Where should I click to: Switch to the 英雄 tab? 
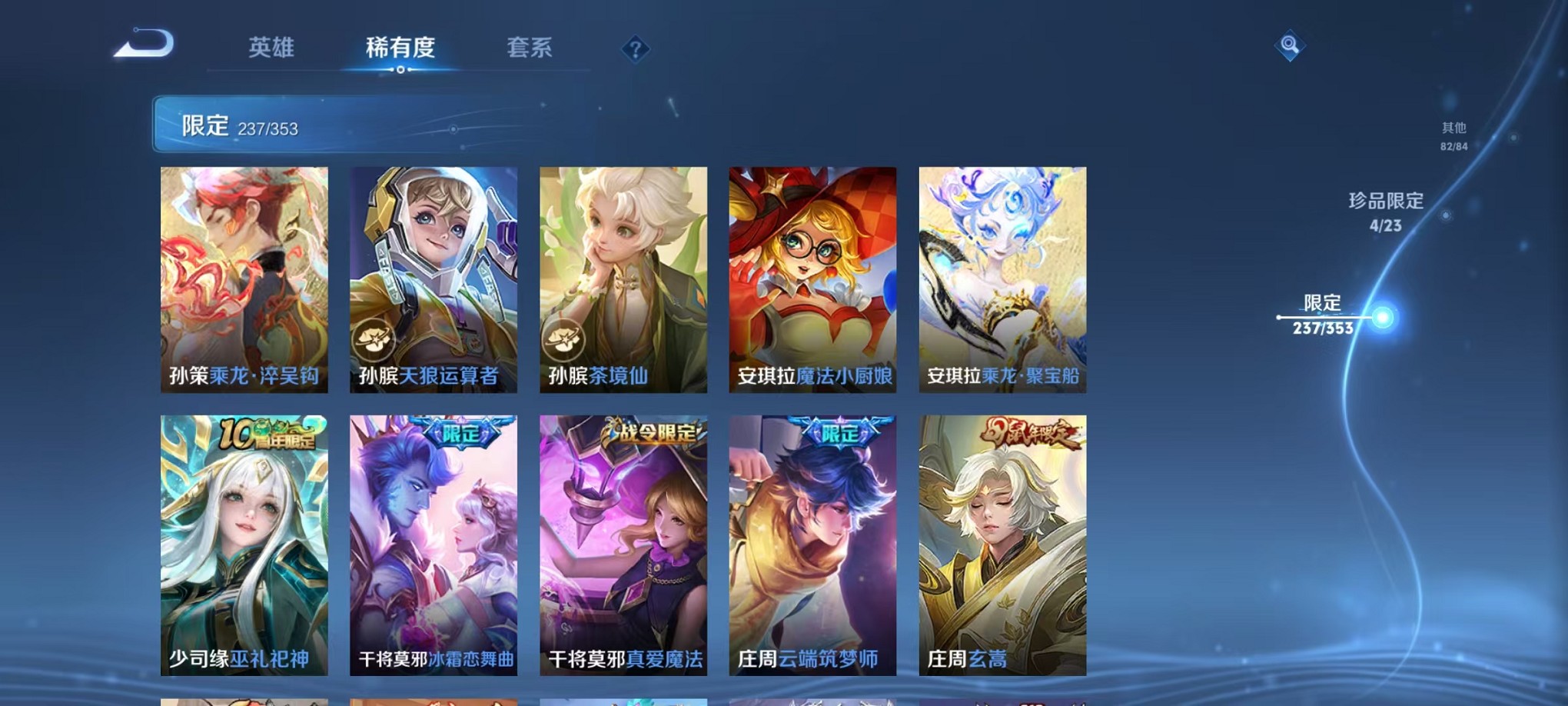tap(271, 48)
